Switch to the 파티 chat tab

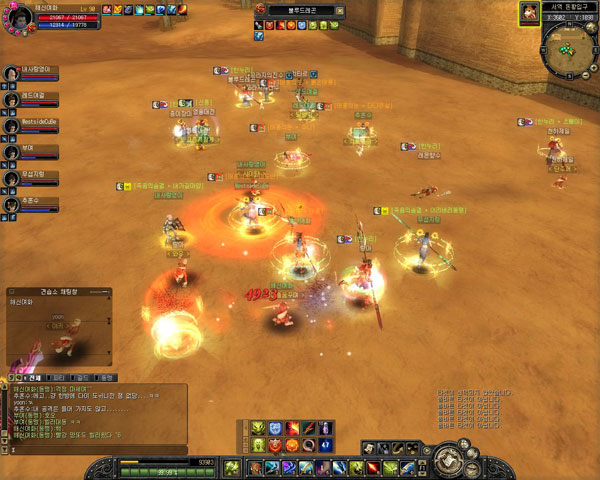(60, 378)
